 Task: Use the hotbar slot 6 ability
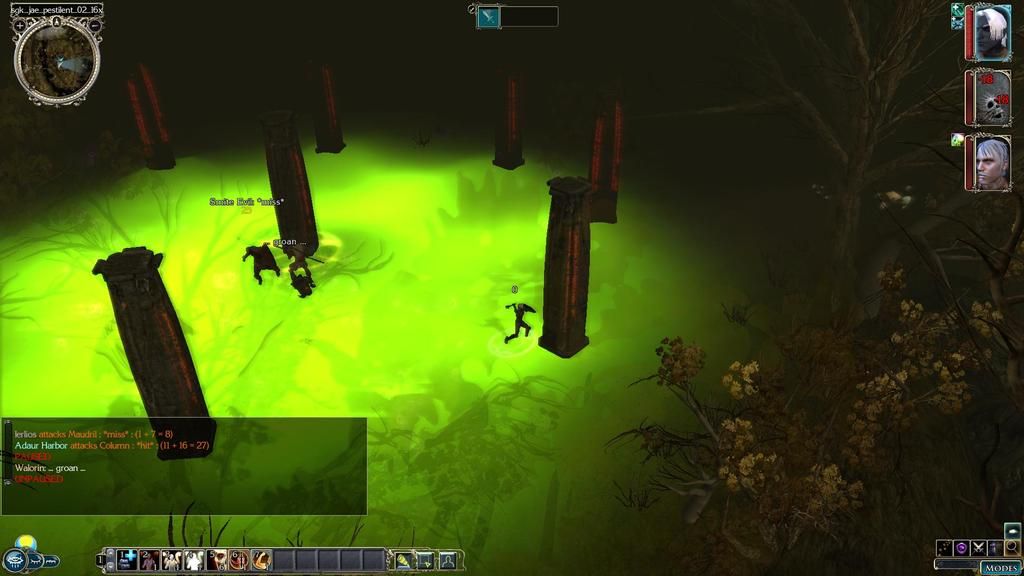[x=238, y=560]
